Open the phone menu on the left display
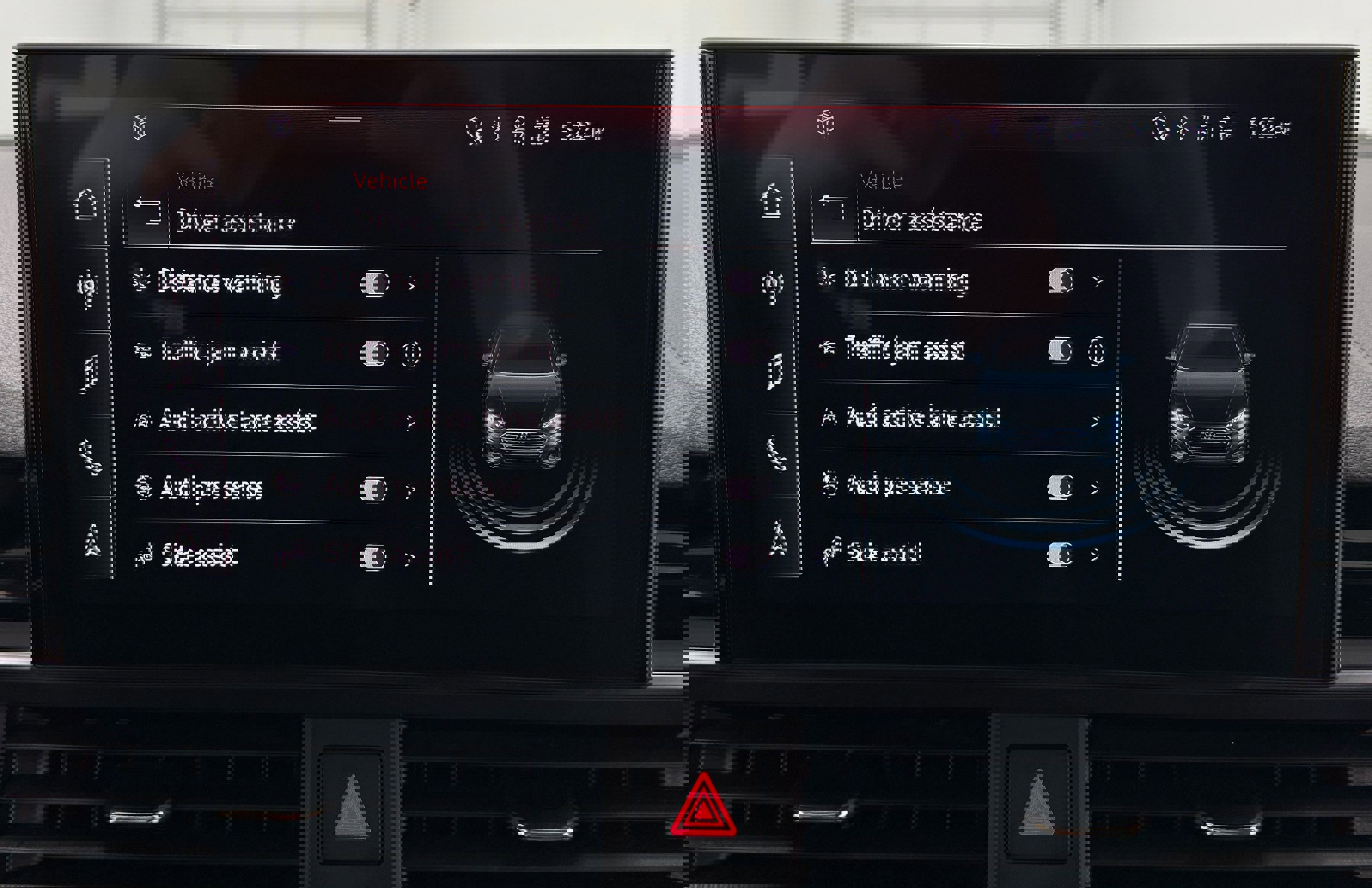This screenshot has height=888, width=1372. [x=91, y=457]
